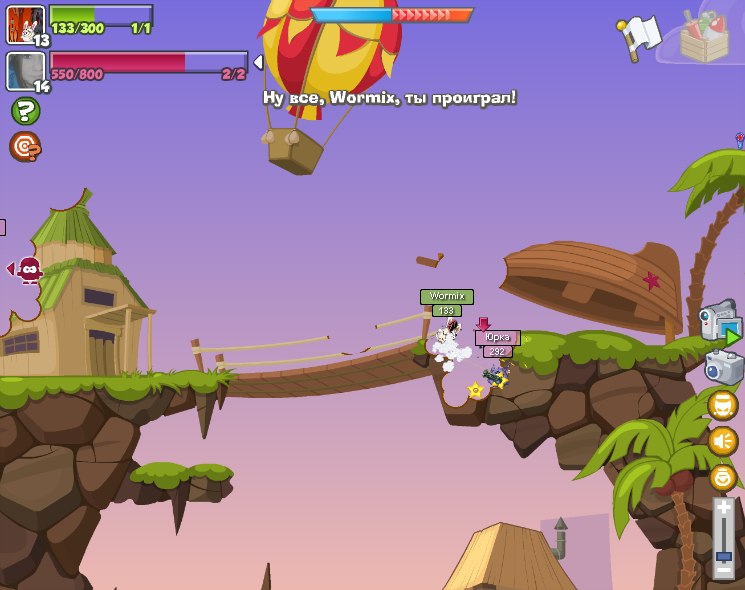Open the green question mark help
Screen dimensions: 745x590
[25, 111]
